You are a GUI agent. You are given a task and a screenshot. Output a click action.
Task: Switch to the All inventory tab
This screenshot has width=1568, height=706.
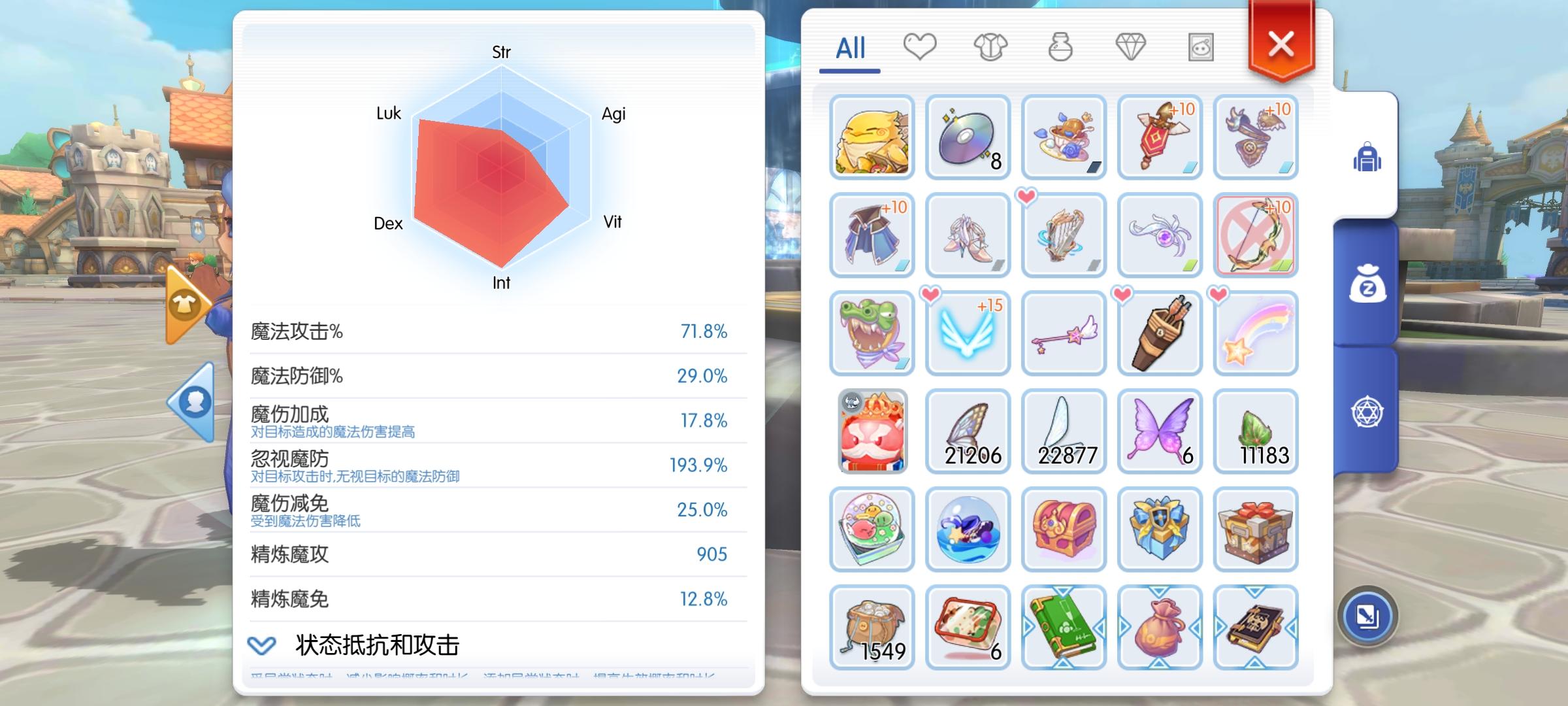(x=849, y=48)
